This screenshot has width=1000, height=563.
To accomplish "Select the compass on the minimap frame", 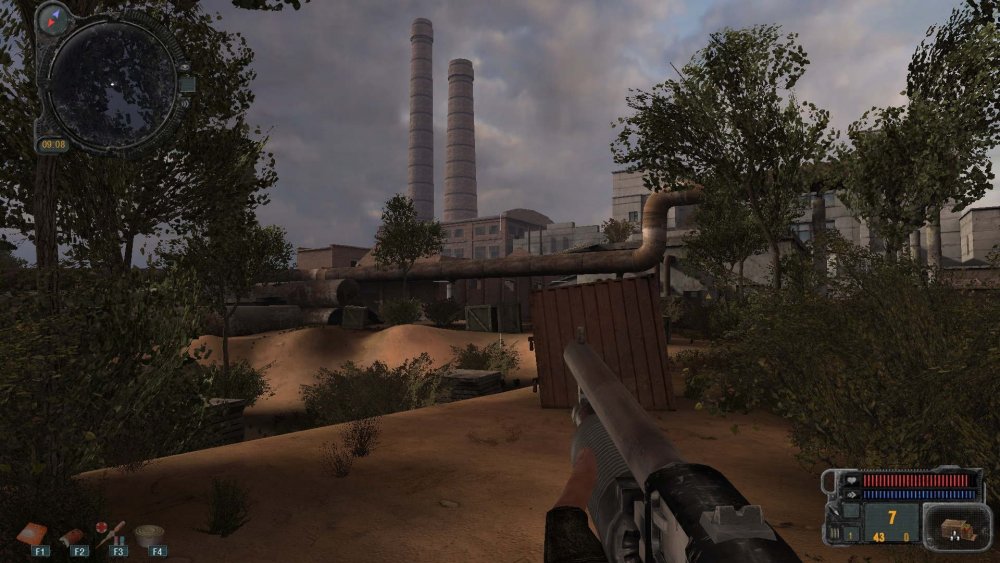I will pyautogui.click(x=51, y=18).
